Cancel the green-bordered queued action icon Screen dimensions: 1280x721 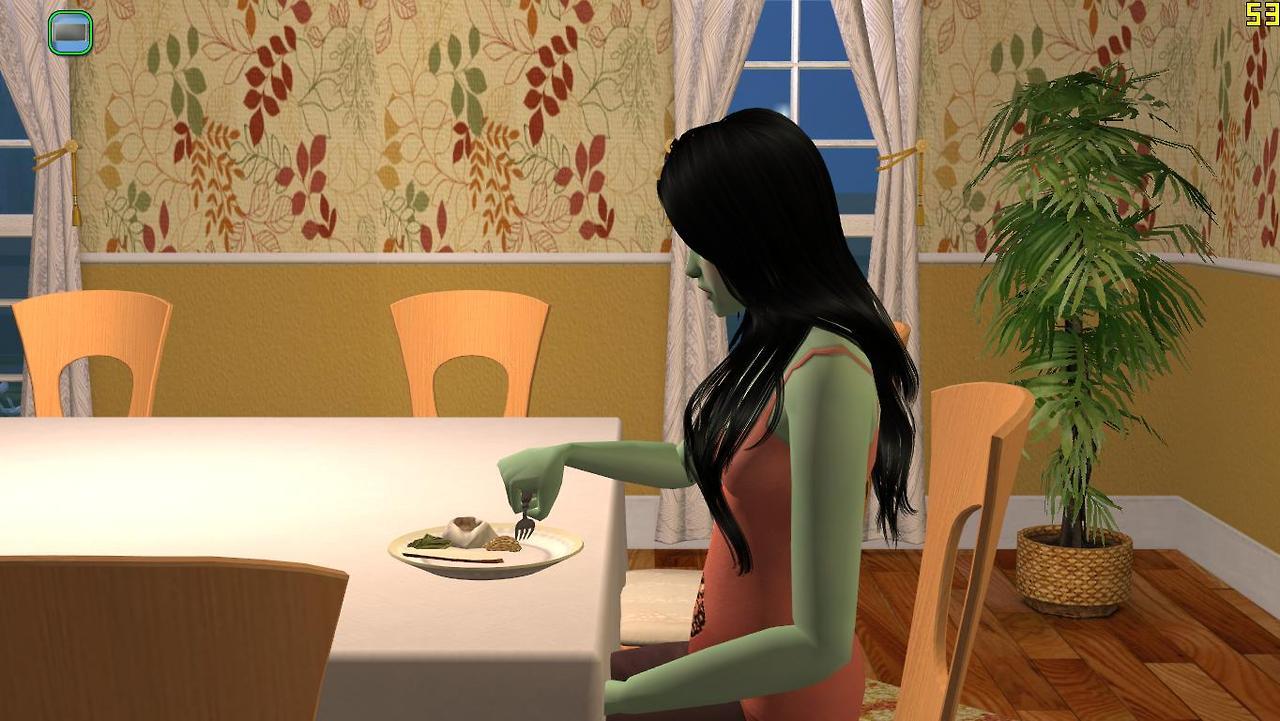(x=70, y=32)
